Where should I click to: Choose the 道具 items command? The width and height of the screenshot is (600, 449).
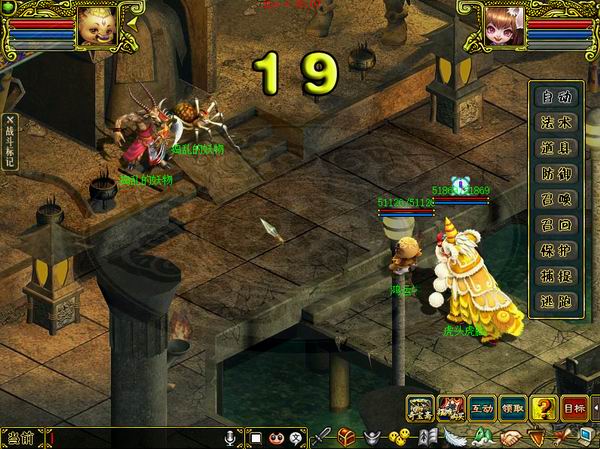(x=555, y=147)
